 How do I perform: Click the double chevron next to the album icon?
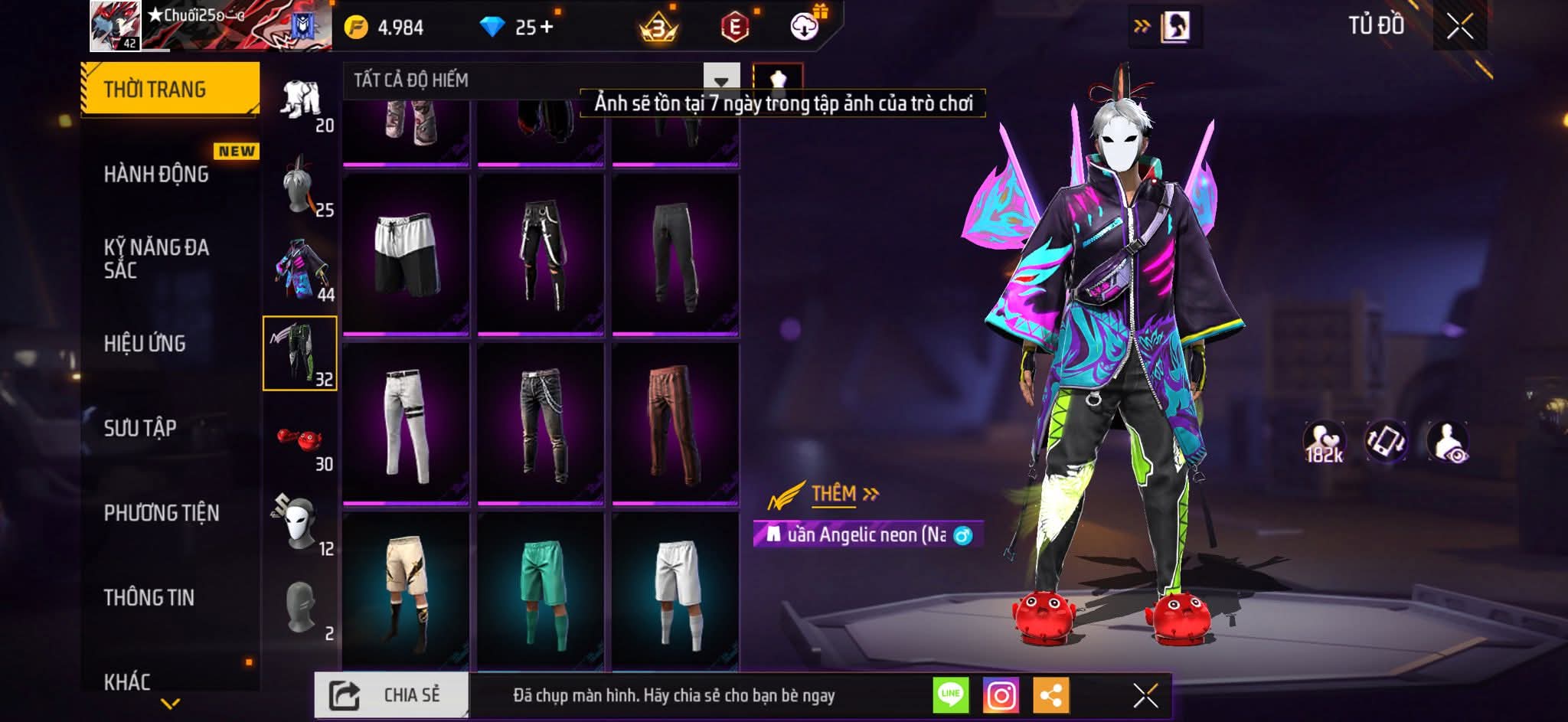click(x=1142, y=25)
